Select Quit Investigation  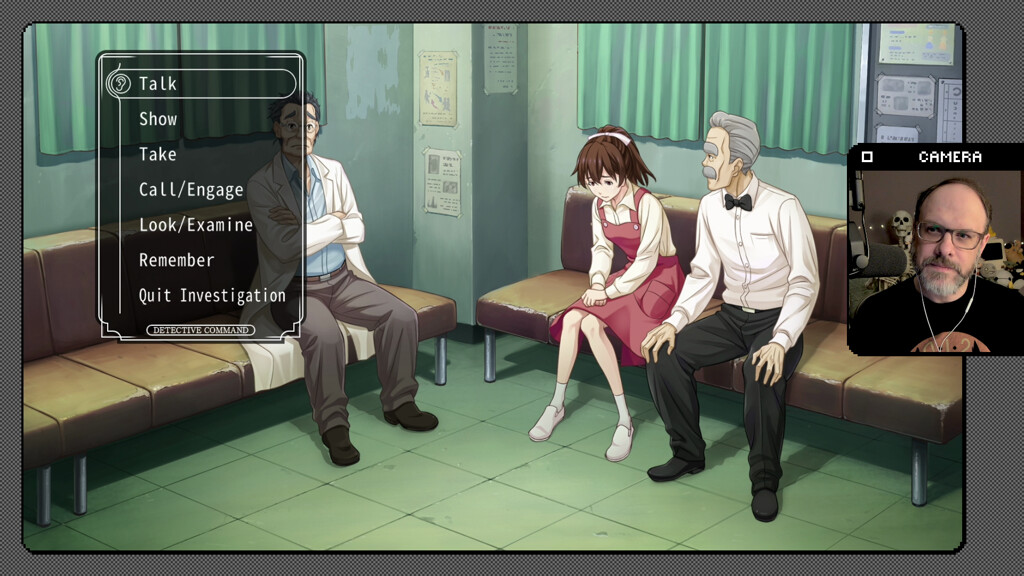[x=212, y=295]
